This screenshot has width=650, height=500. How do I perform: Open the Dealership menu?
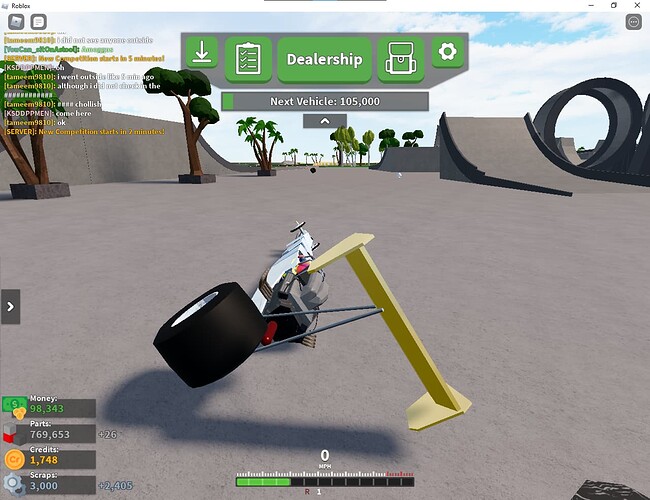(324, 59)
